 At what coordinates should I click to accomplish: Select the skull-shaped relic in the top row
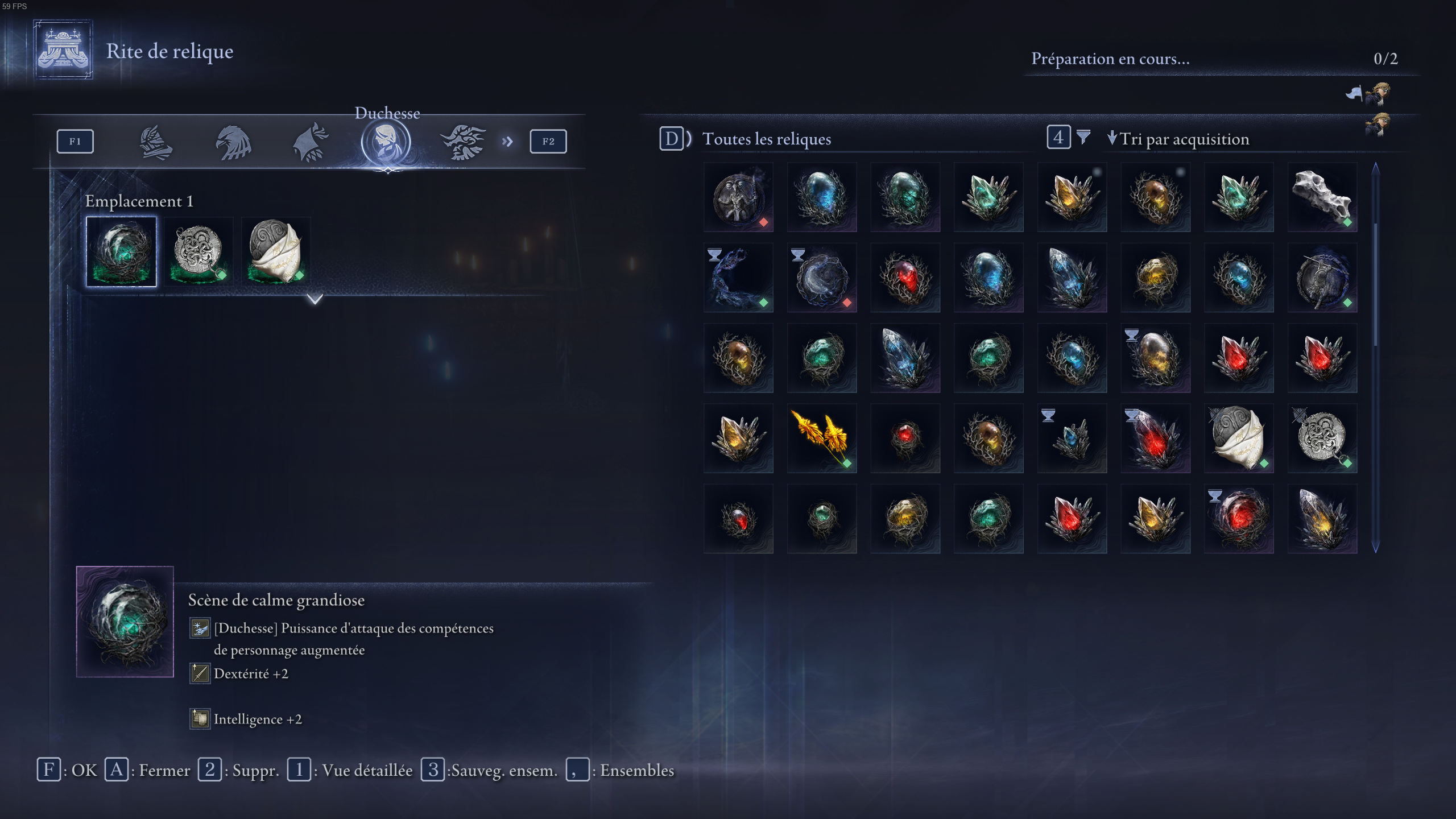[1322, 197]
